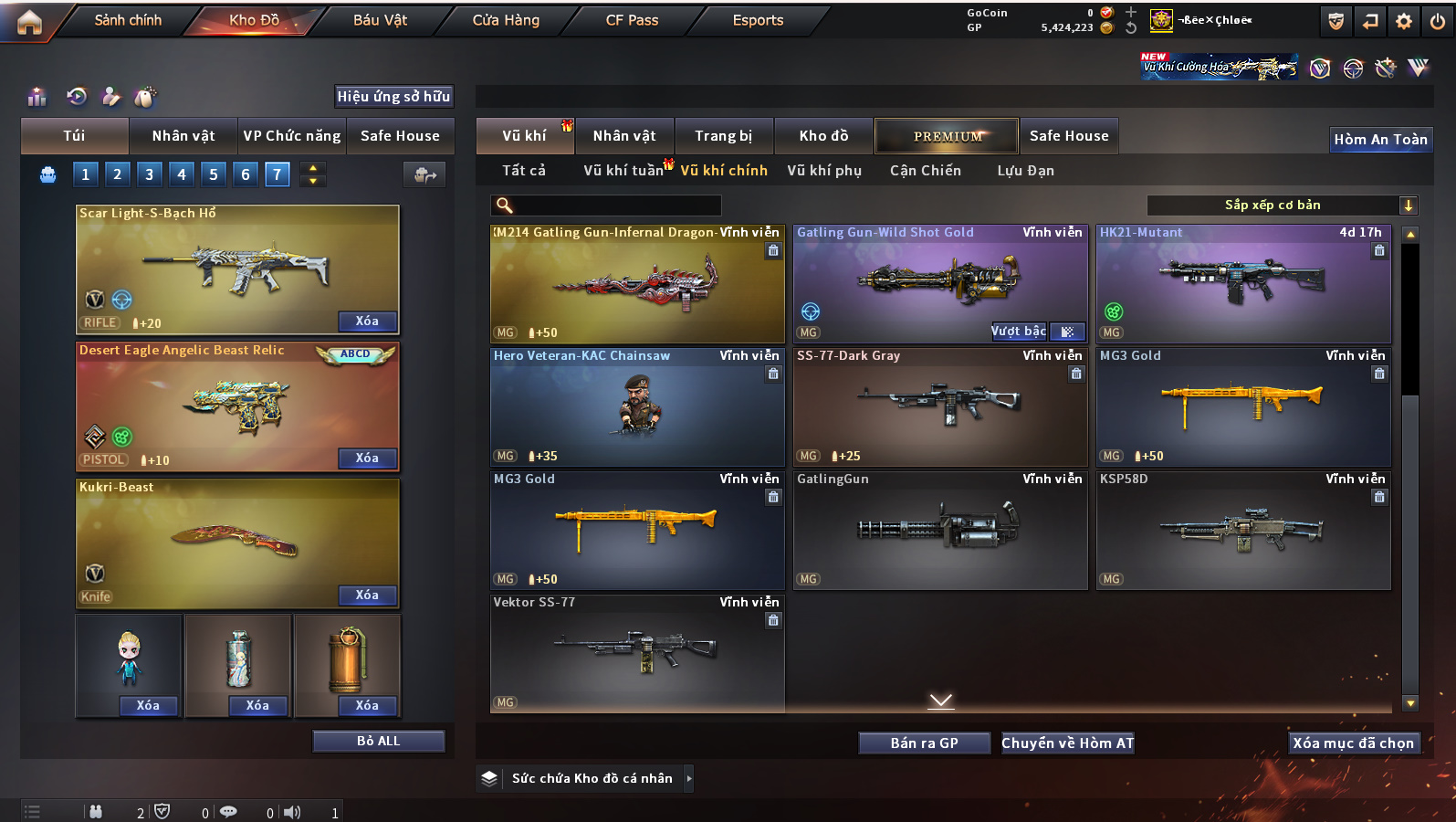1456x822 pixels.
Task: Choose the Hero Veteran-KAC Chainsaw item
Action: click(x=637, y=407)
